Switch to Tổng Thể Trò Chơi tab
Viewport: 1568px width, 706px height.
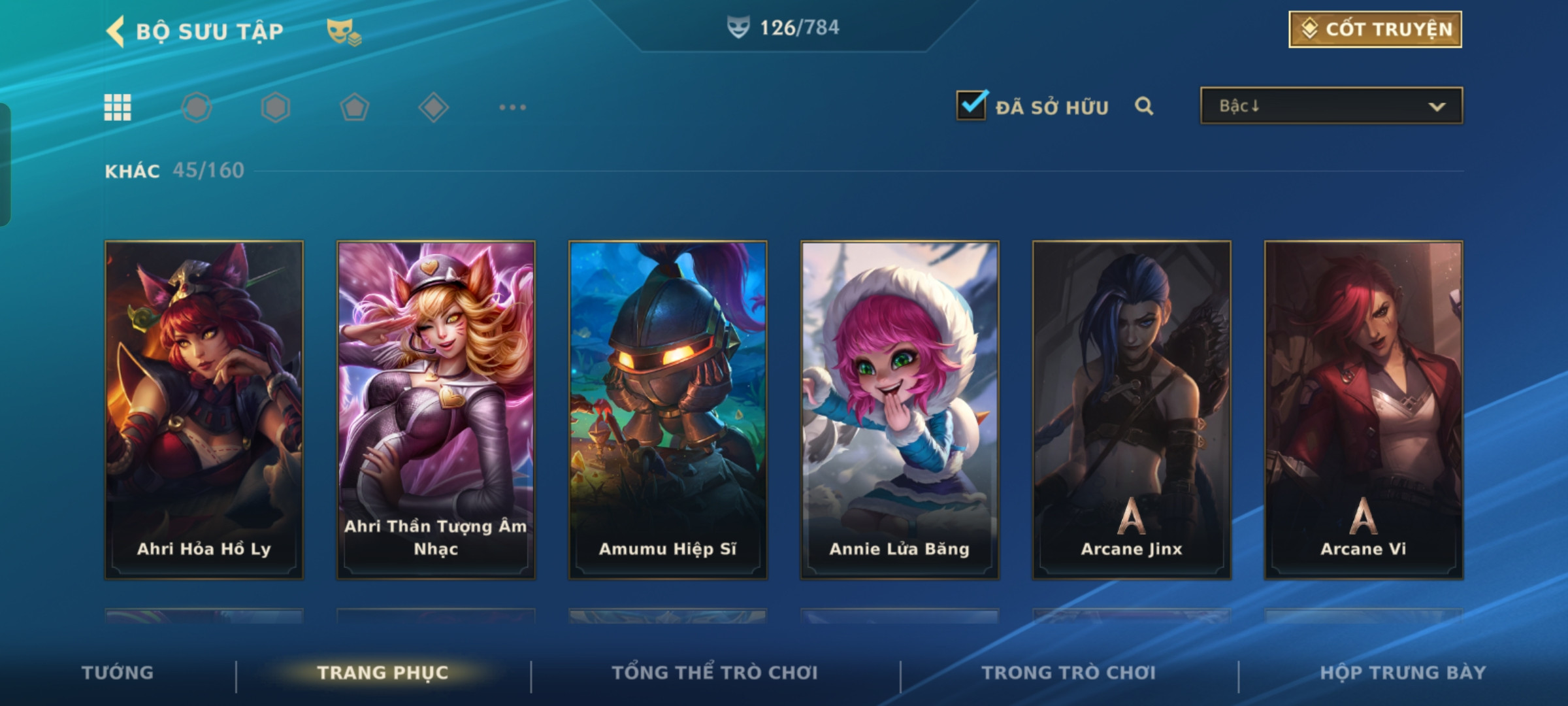(715, 673)
